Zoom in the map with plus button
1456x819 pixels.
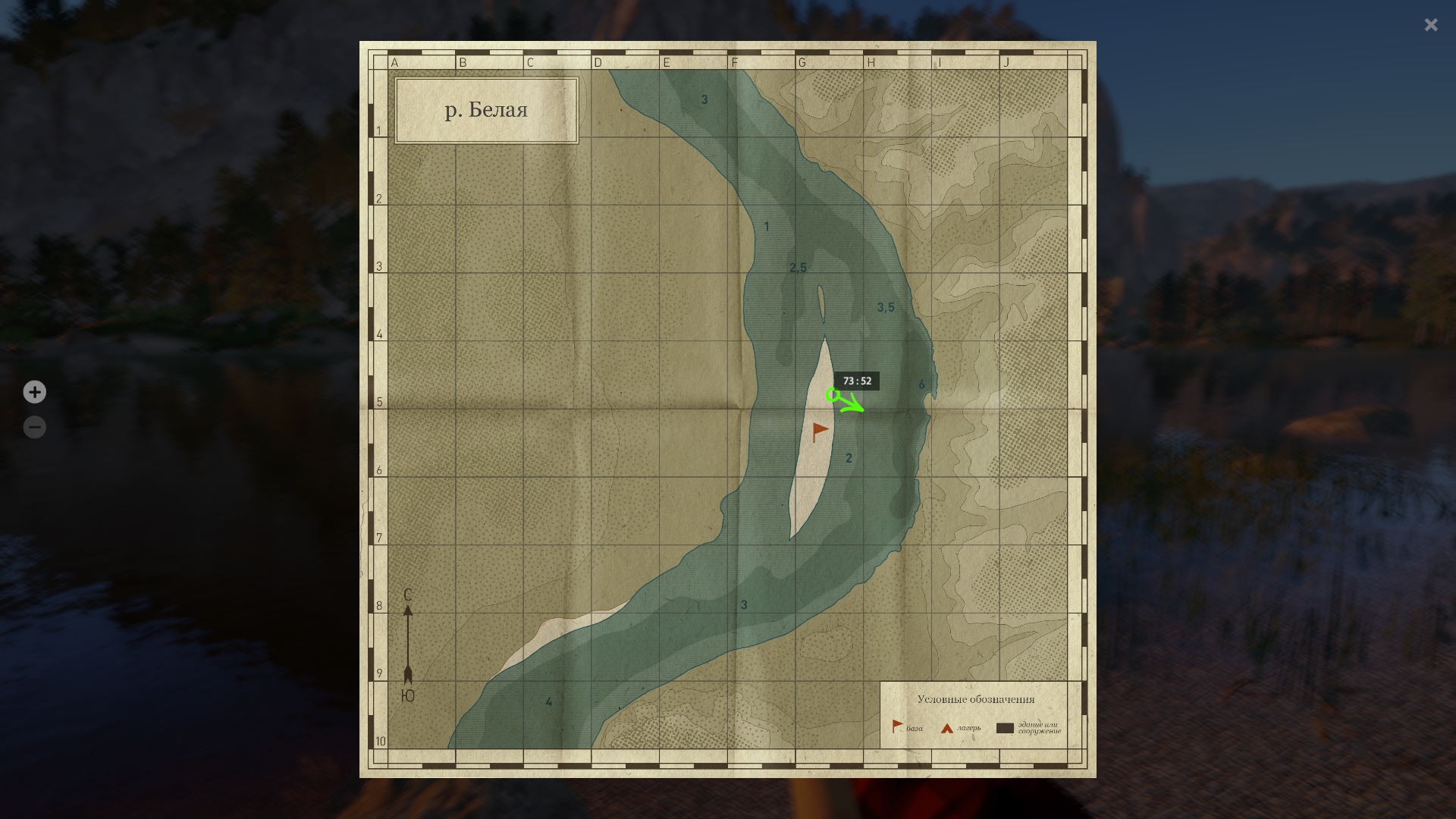tap(34, 392)
